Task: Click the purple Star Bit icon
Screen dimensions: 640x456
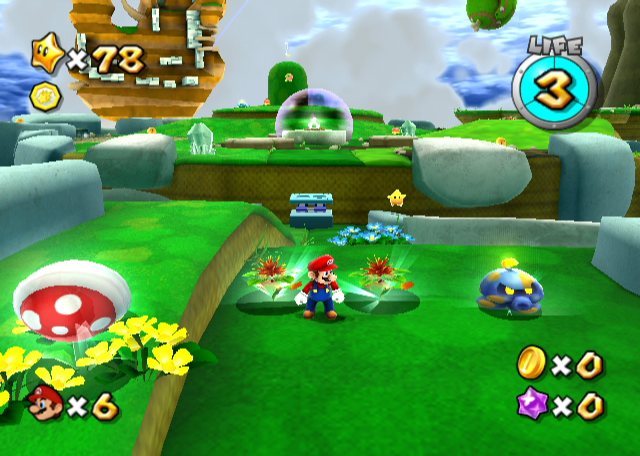Action: [532, 406]
